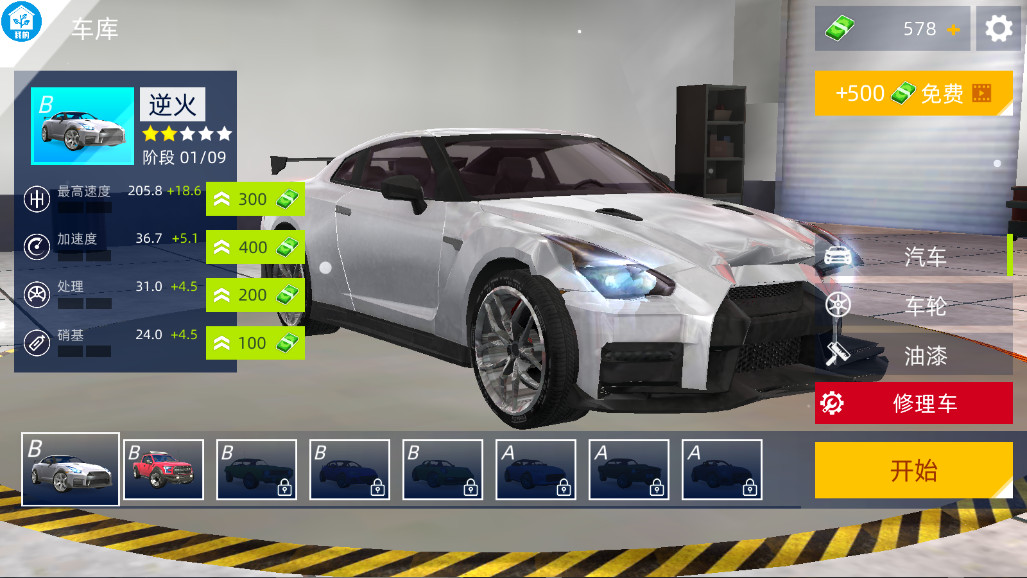
Task: Choose the red pickup truck thumbnail
Action: point(164,469)
